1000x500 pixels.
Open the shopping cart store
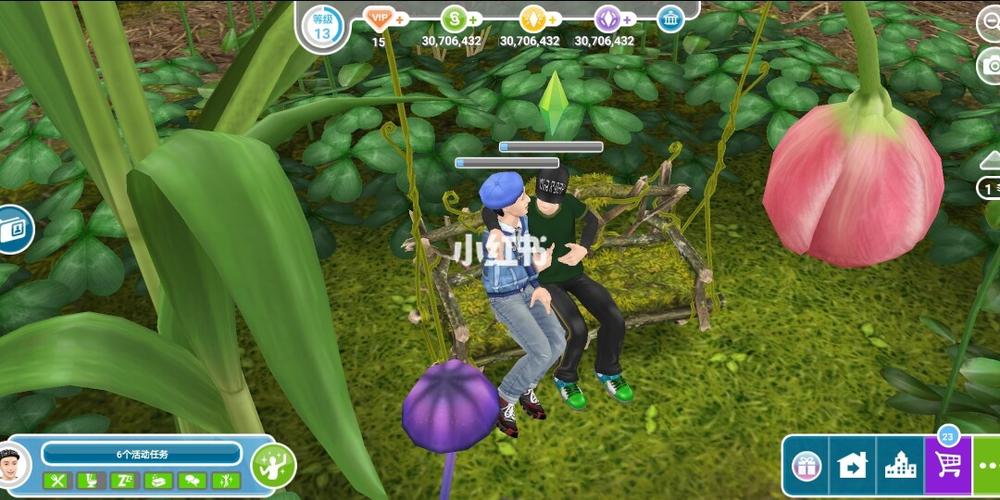(947, 466)
